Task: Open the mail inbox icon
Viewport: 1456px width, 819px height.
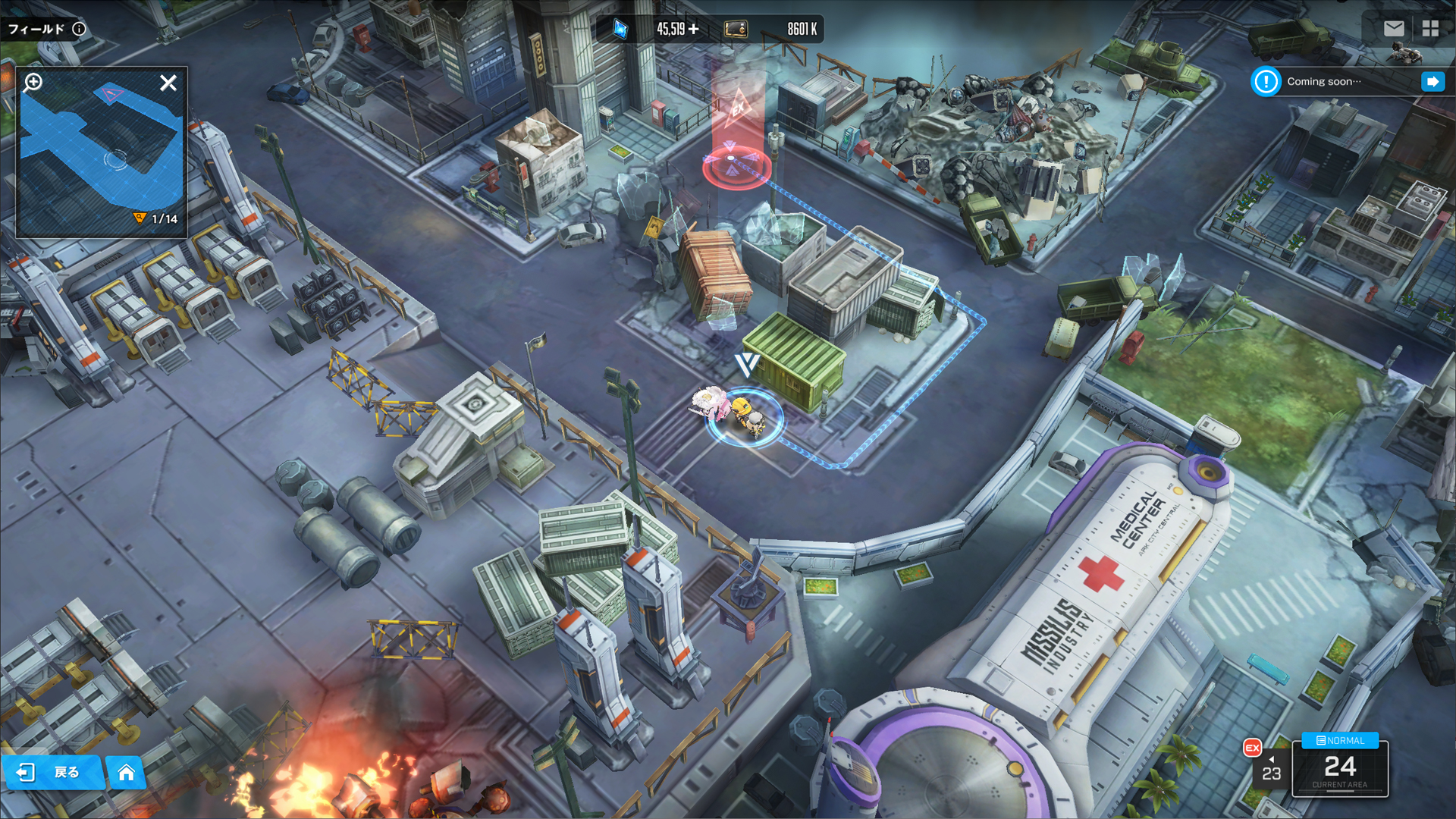Action: click(1394, 29)
